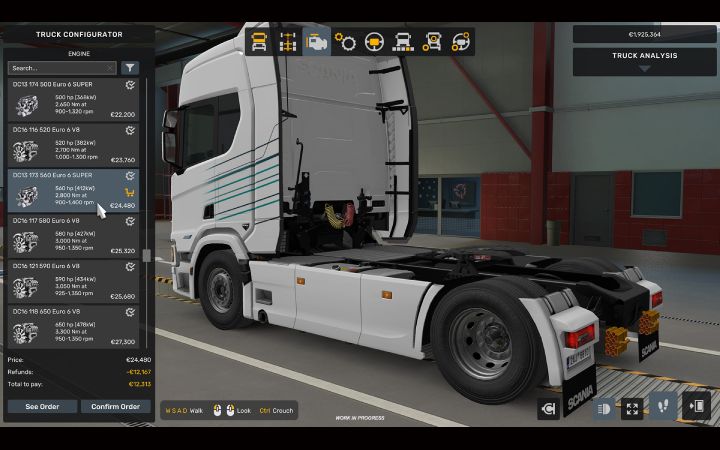The height and width of the screenshot is (450, 720).
Task: Add selected DC13 173 560 engine to cart
Action: tap(130, 192)
